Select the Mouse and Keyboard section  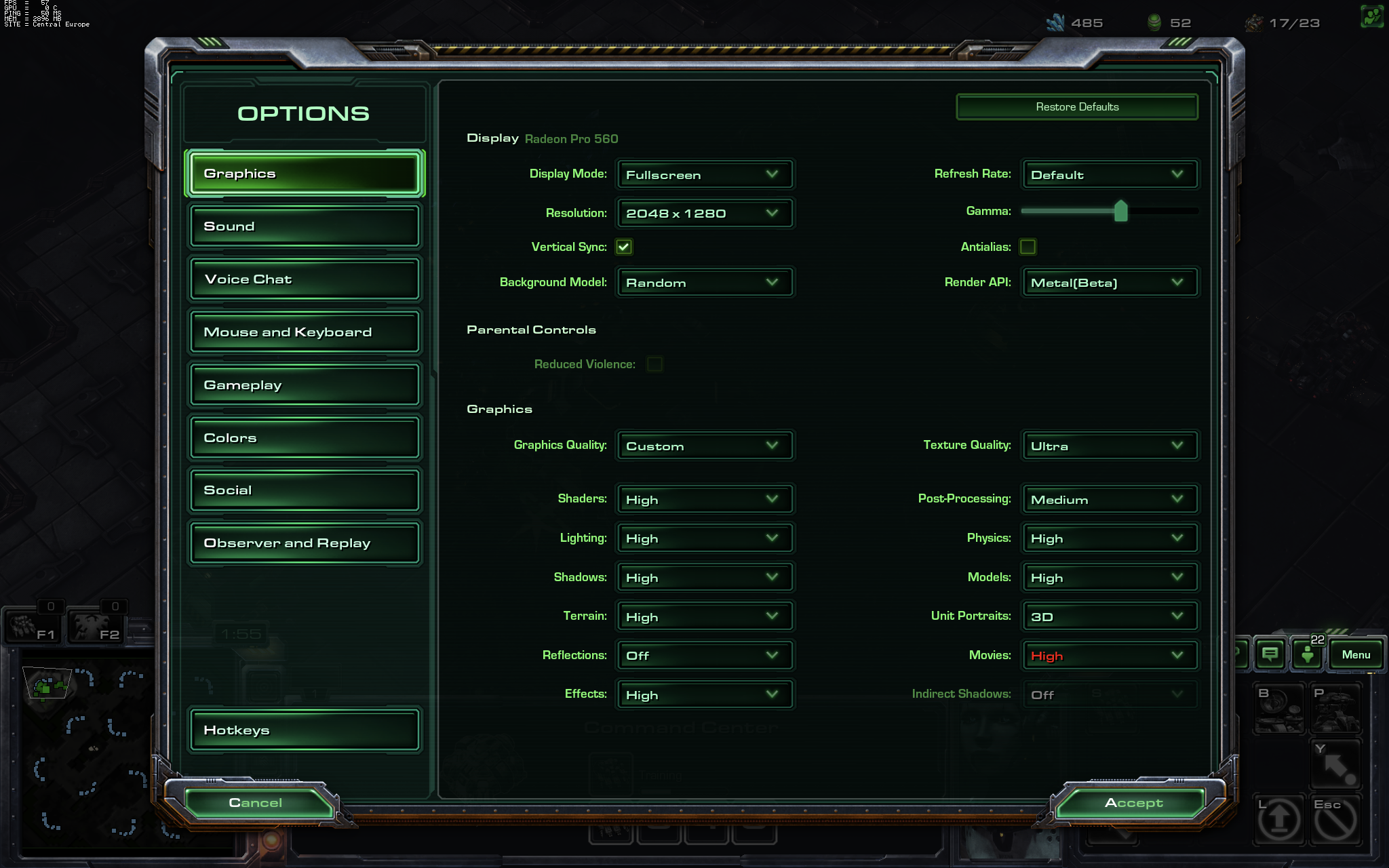coord(304,332)
